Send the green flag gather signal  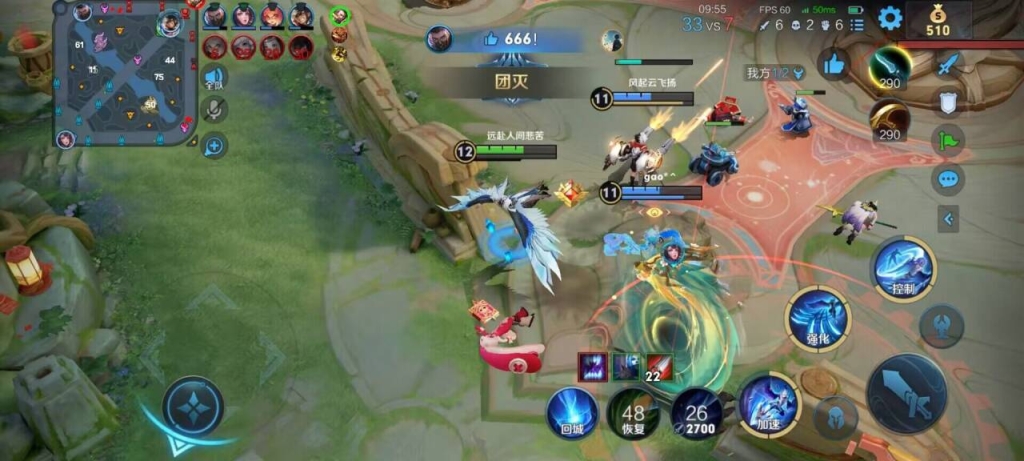(x=948, y=140)
